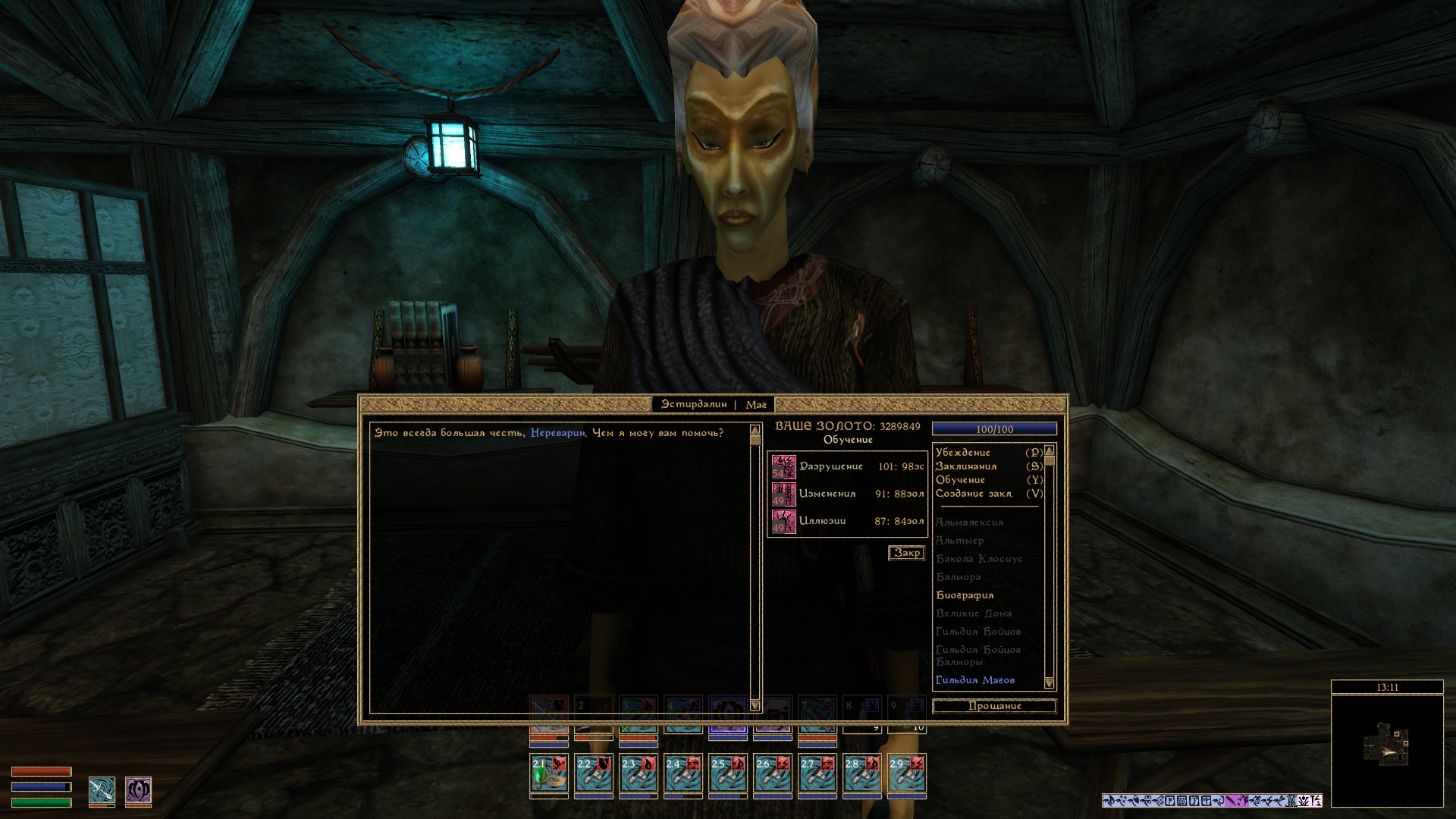
Task: Choose the Биография topic
Action: [x=965, y=595]
